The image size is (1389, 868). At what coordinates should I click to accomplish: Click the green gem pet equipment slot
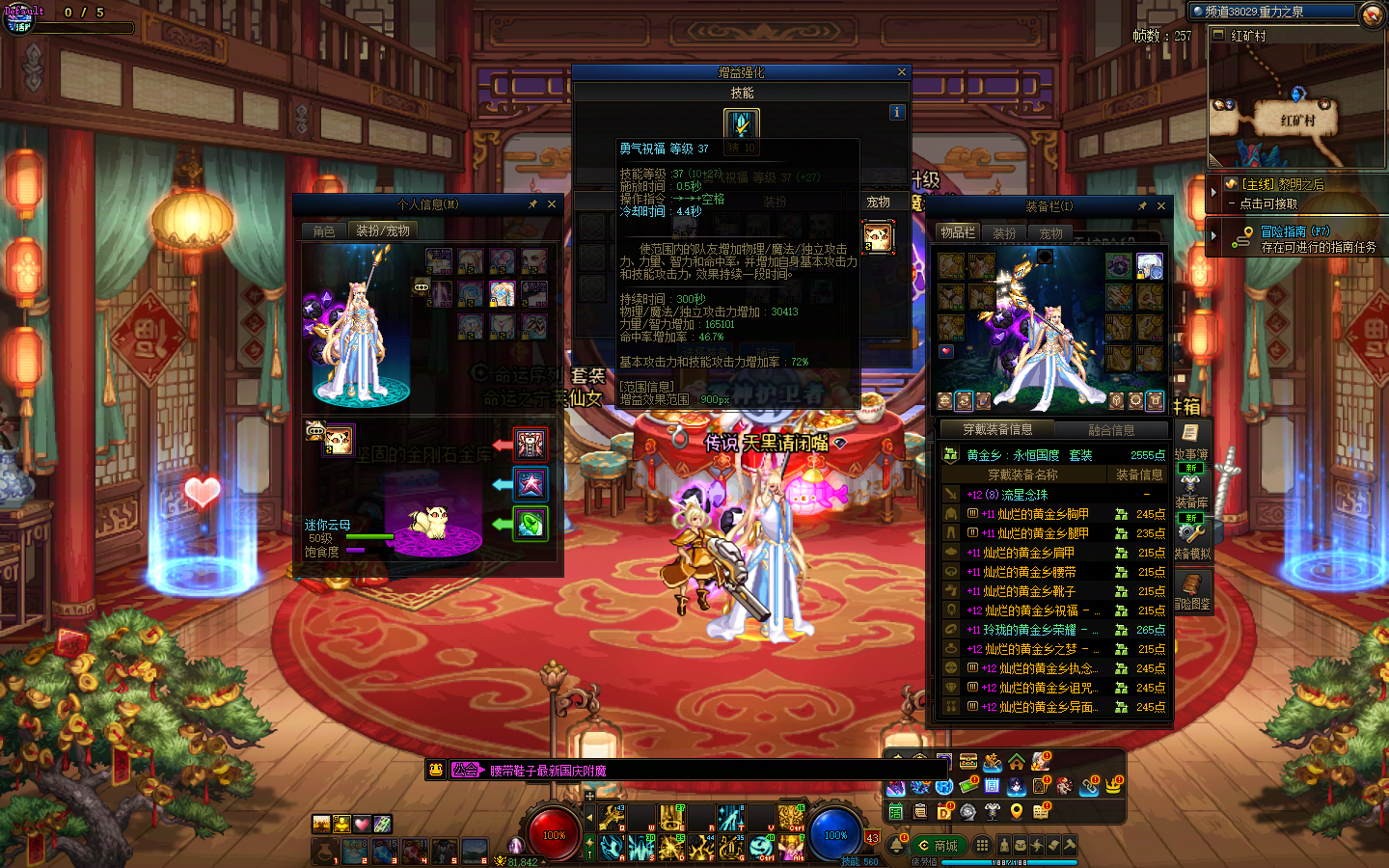point(530,524)
